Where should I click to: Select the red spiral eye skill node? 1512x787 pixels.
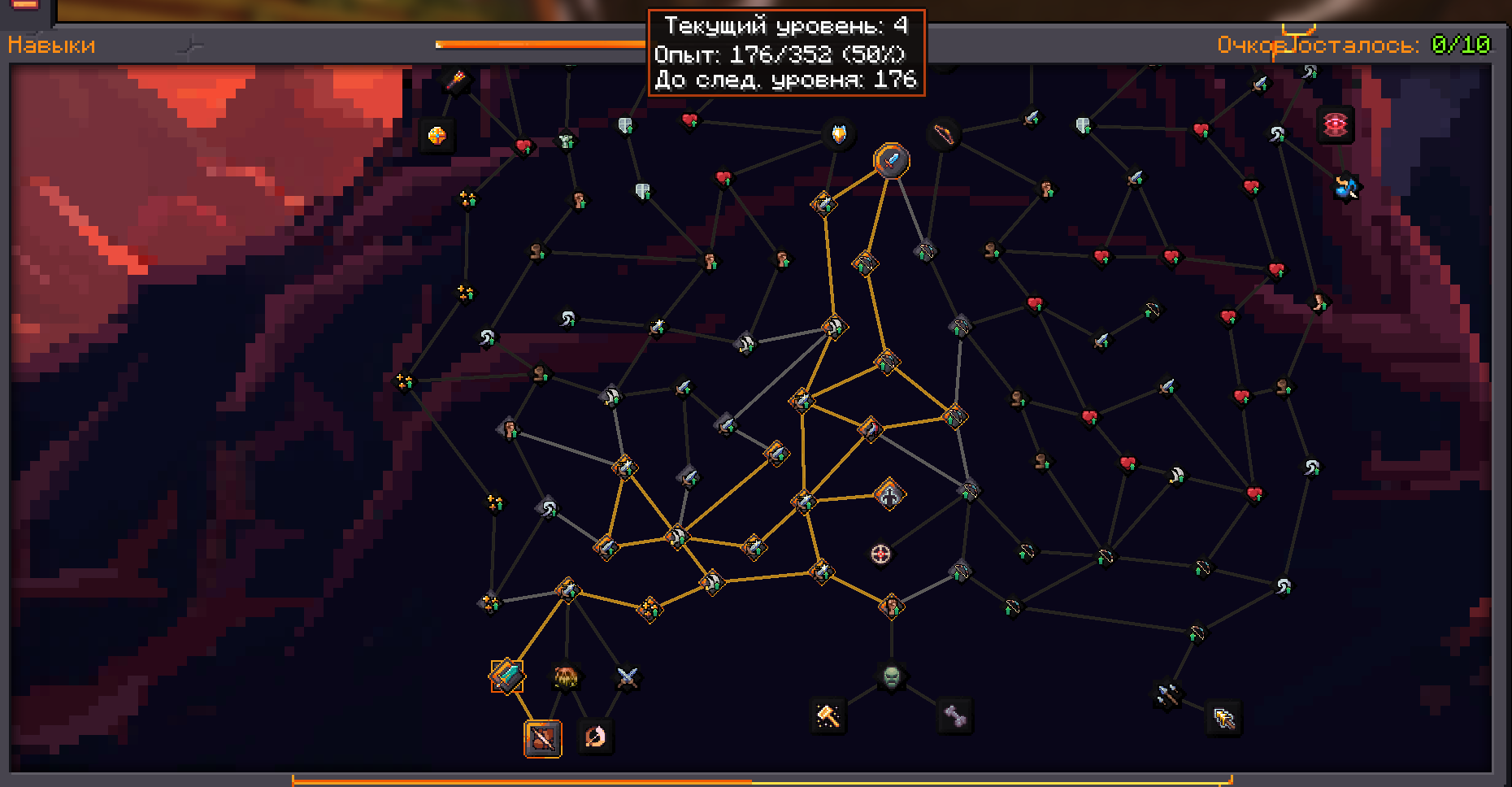coord(1336,124)
